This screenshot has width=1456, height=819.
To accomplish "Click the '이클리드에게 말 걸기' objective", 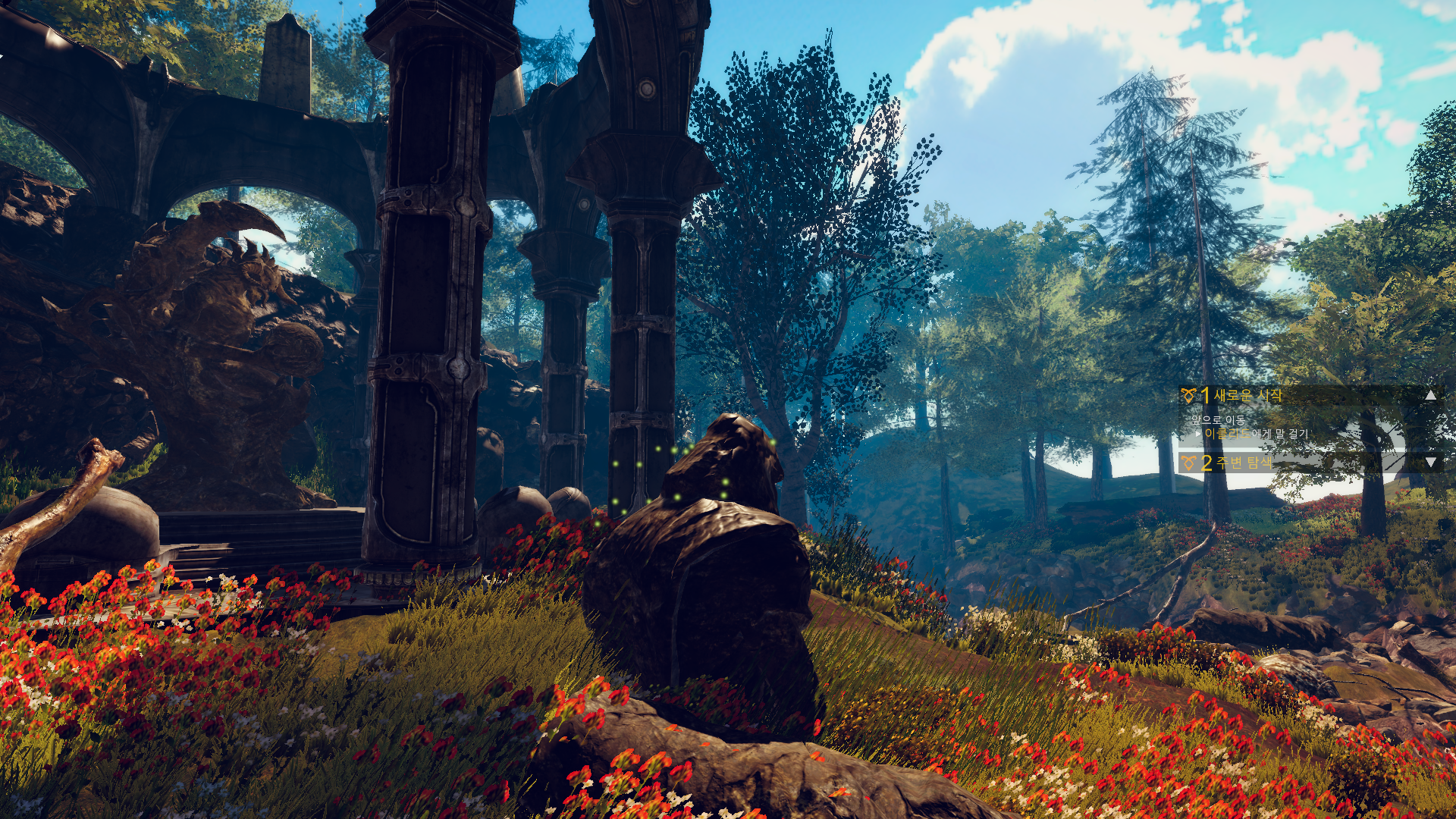I will click(x=1256, y=434).
